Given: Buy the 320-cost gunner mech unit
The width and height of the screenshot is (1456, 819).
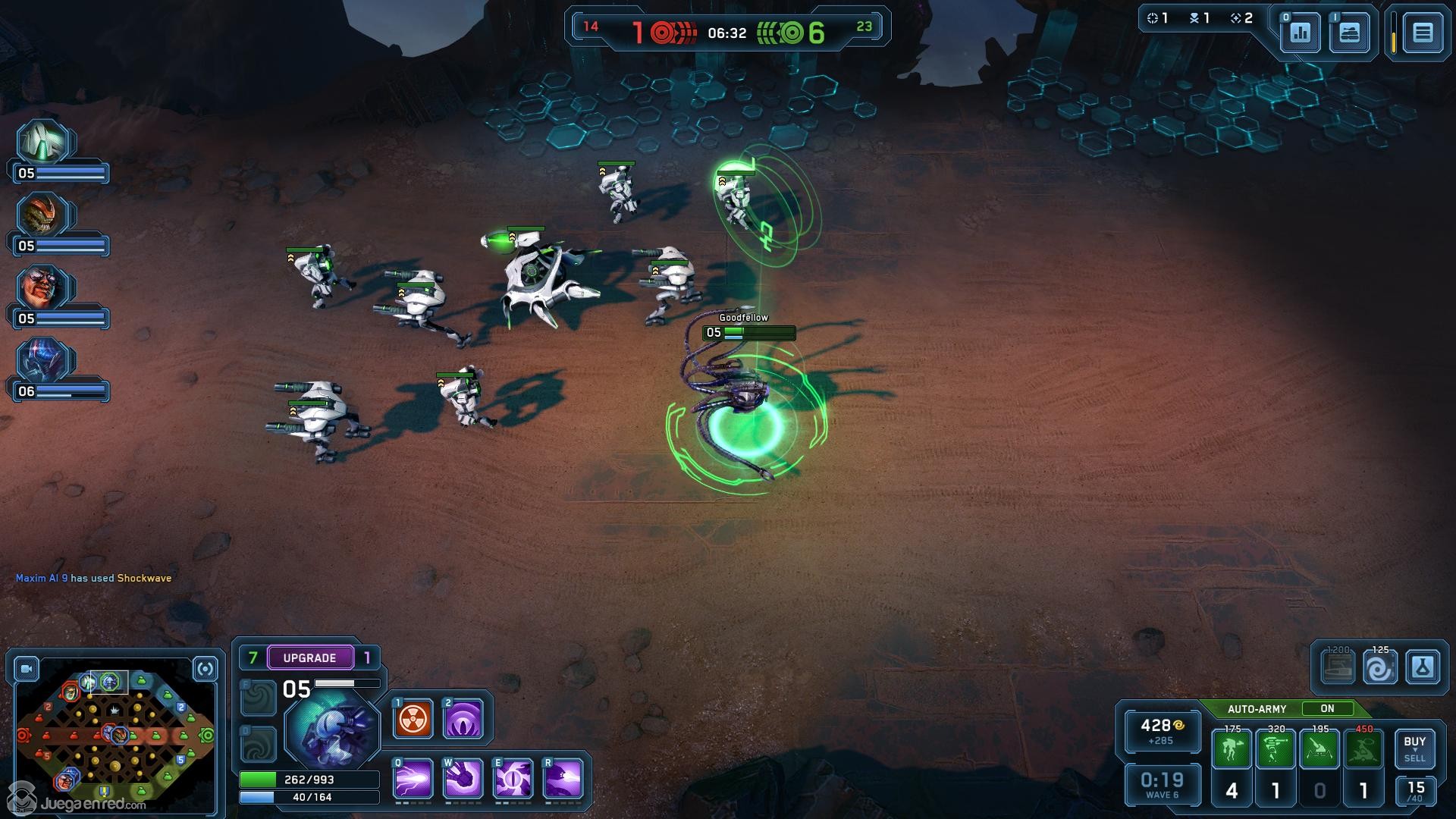Looking at the screenshot, I should coord(1276,749).
